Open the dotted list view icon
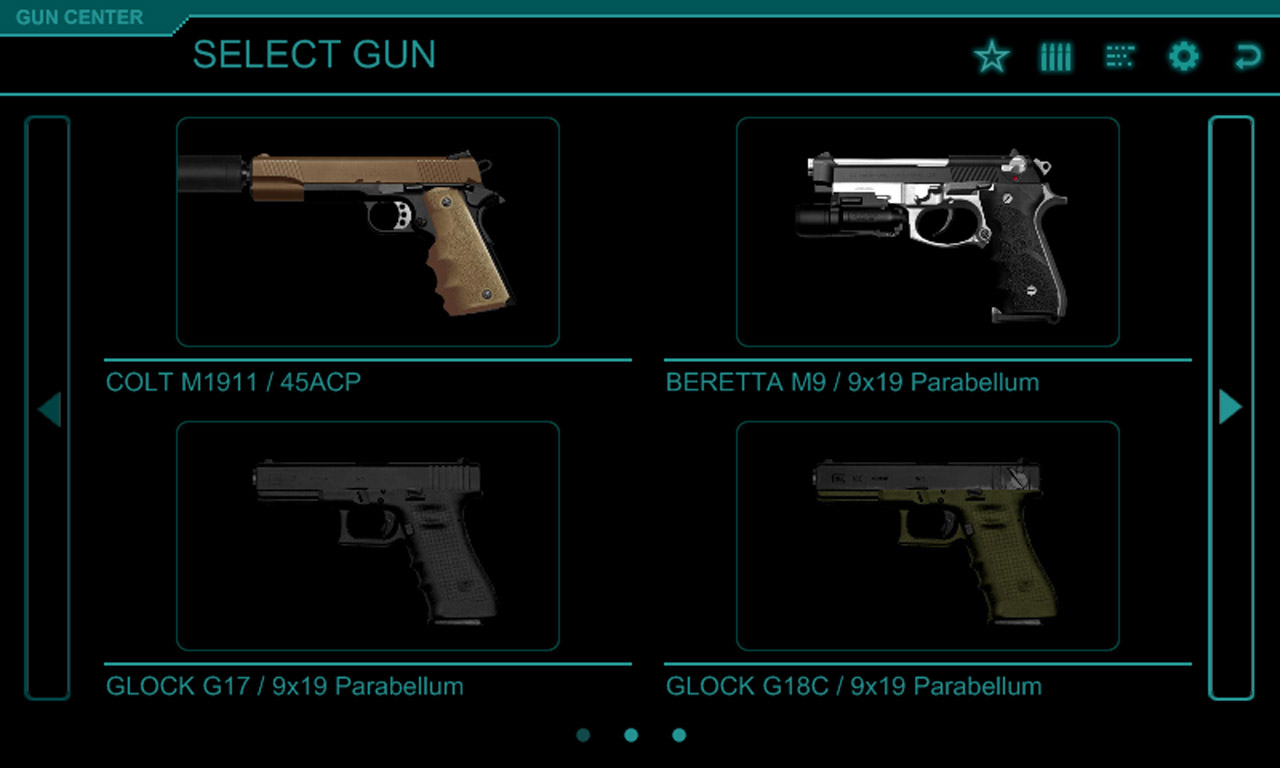Viewport: 1280px width, 768px height. point(1119,57)
